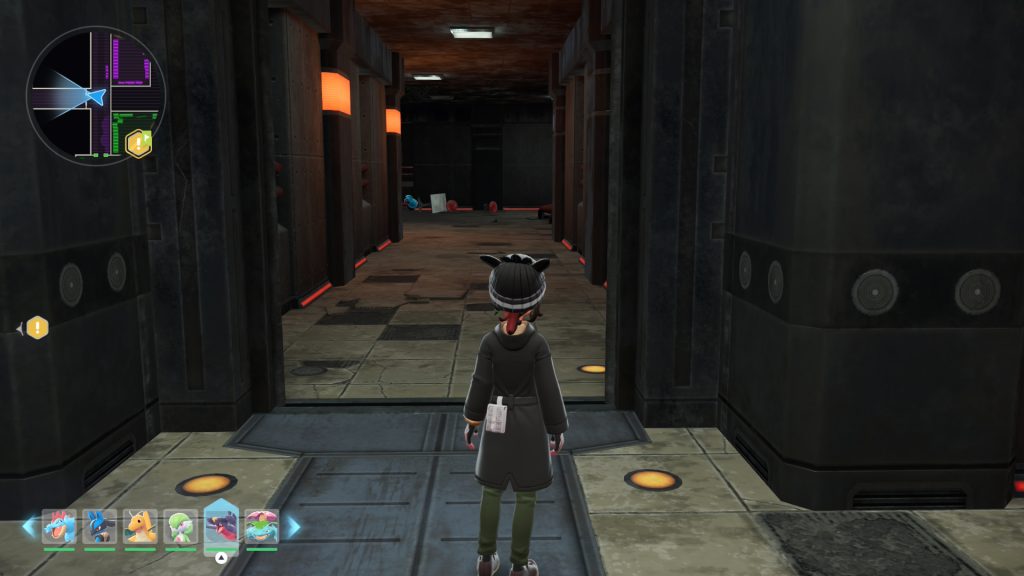Open the circular minimap

95,96
